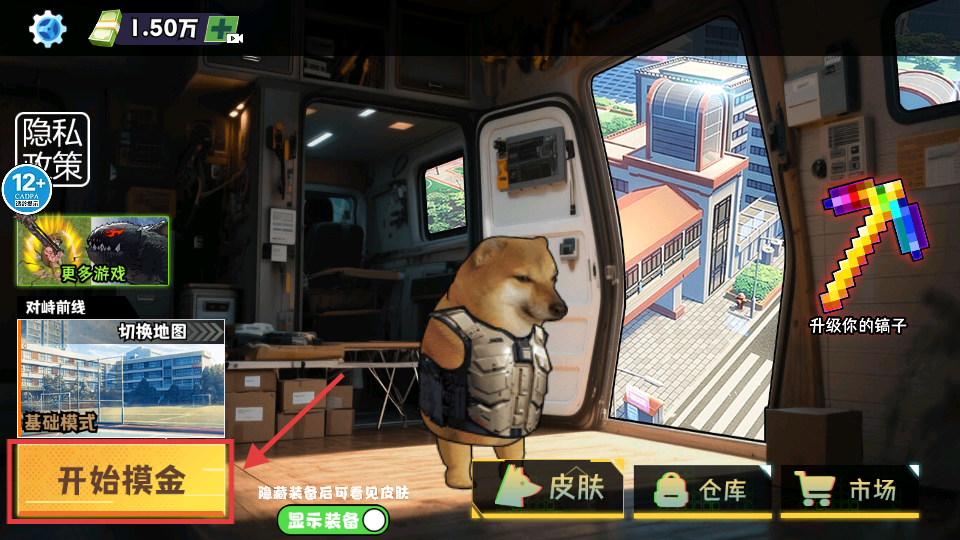Switch map via the 切换地图 thumbnail
Viewport: 960px width, 540px height.
click(x=121, y=378)
